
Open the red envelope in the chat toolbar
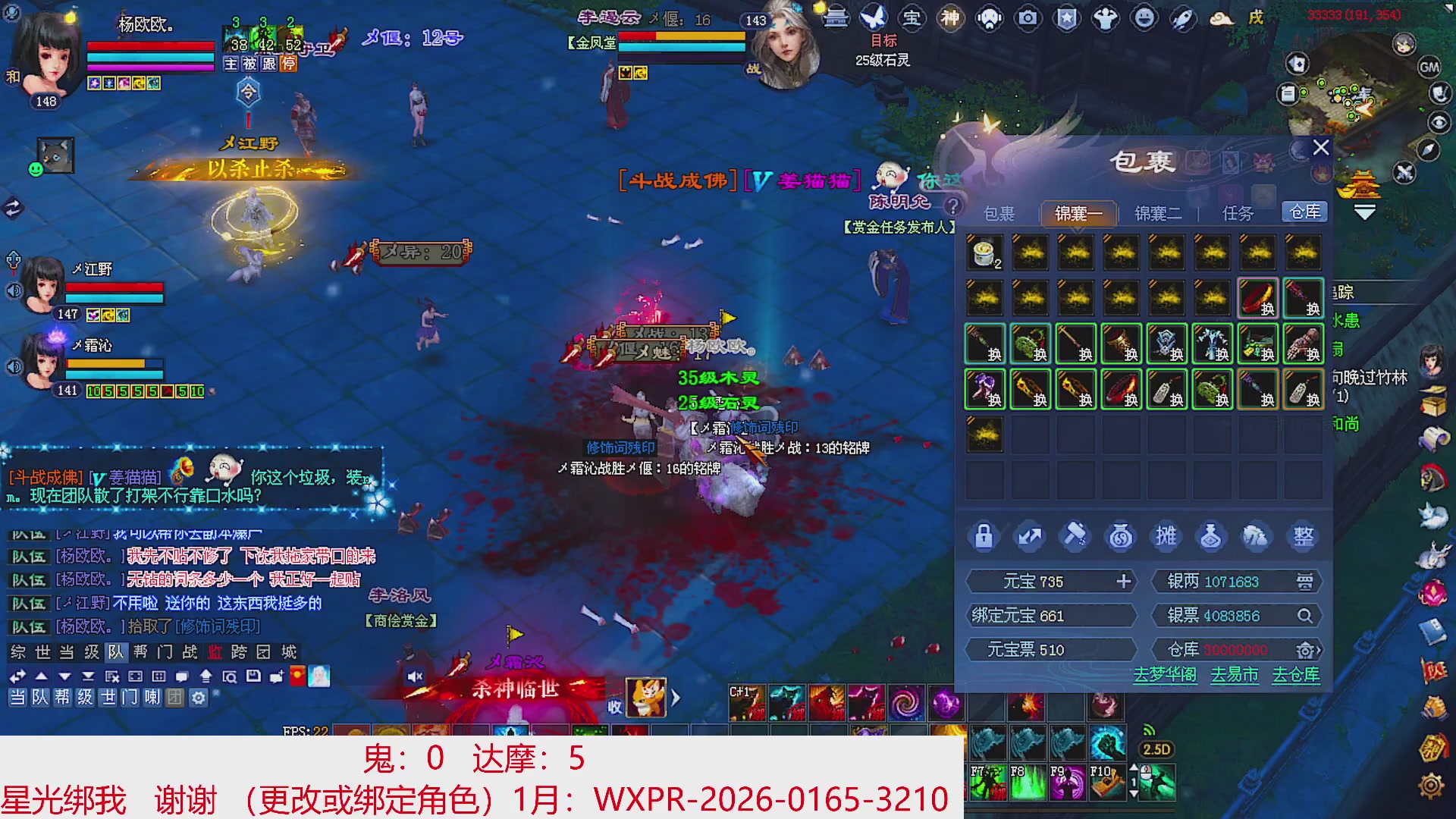pos(296,675)
